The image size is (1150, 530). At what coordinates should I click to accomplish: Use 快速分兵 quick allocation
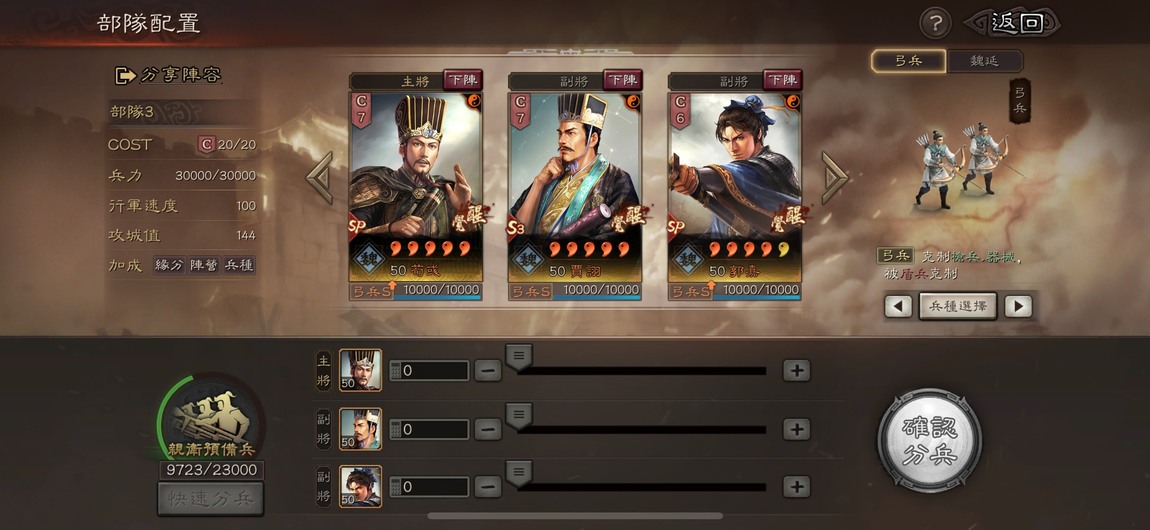[x=210, y=498]
